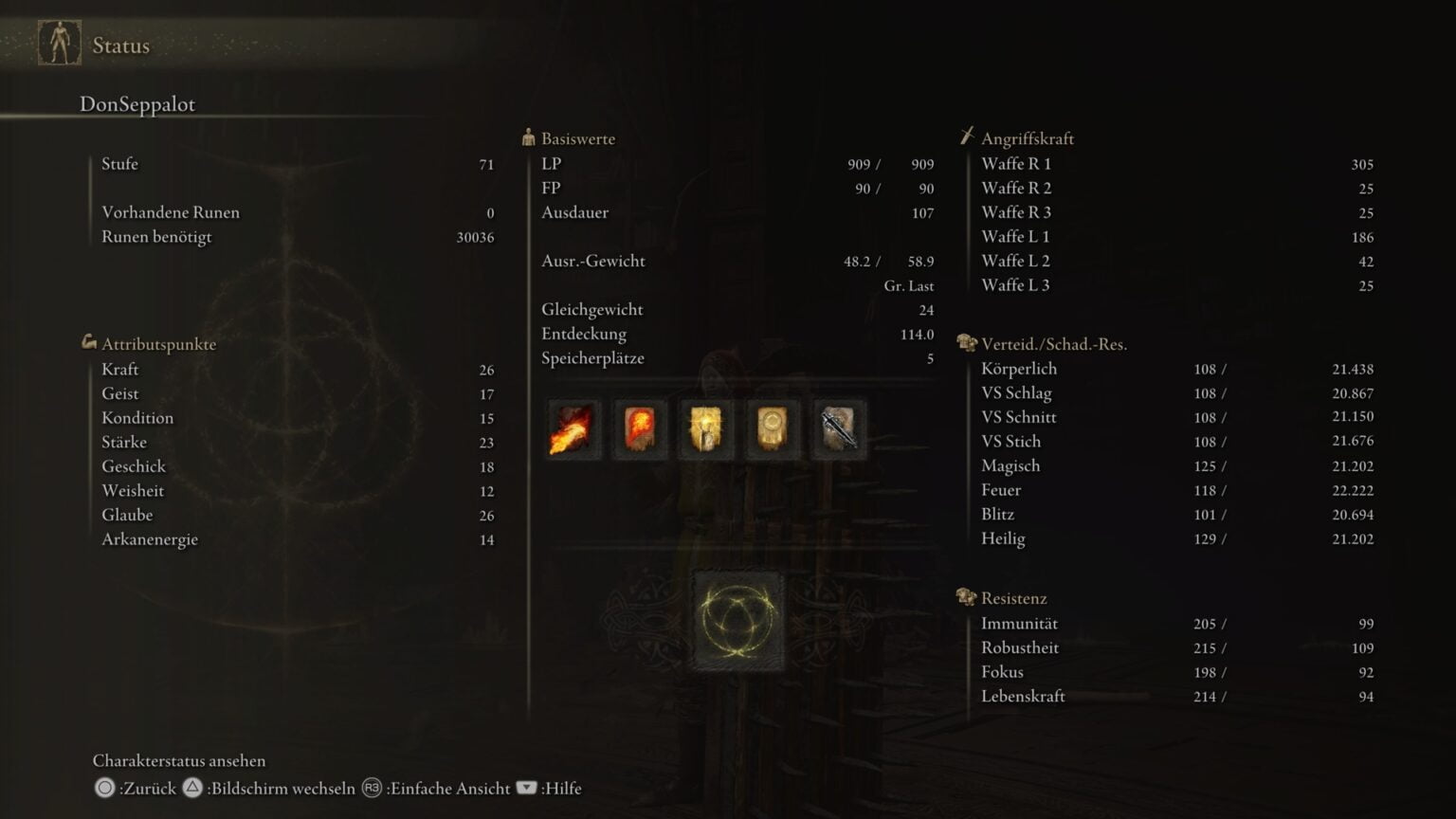
Task: Select the dark dagger spell slot
Action: pos(839,428)
